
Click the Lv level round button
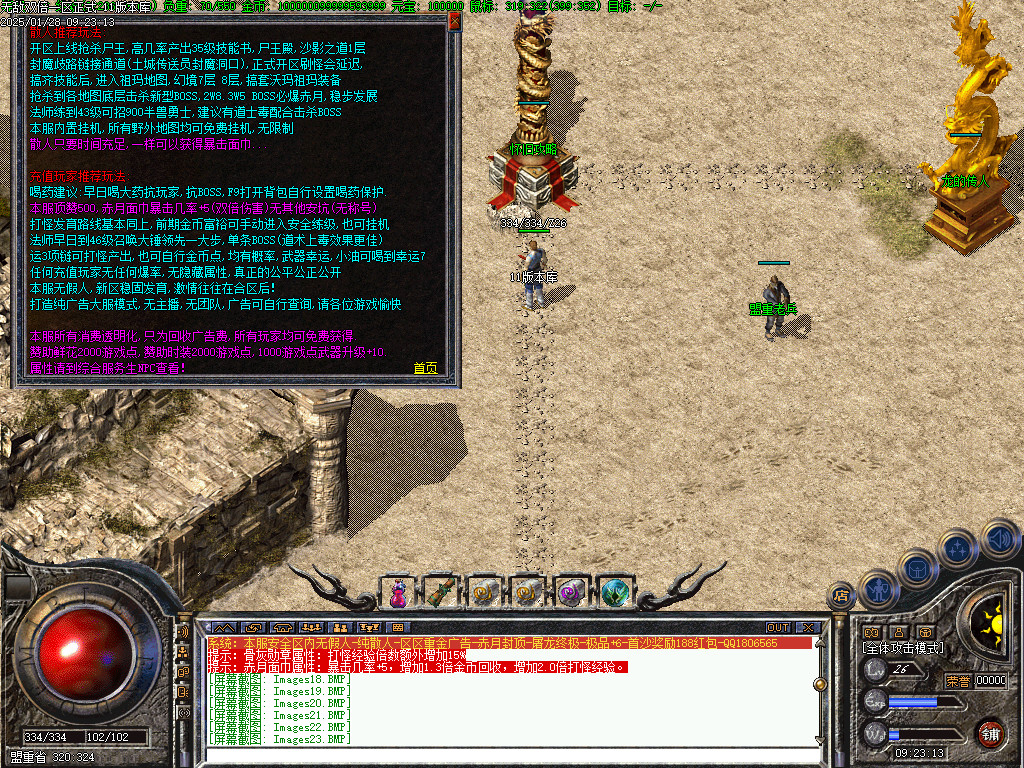pos(874,670)
